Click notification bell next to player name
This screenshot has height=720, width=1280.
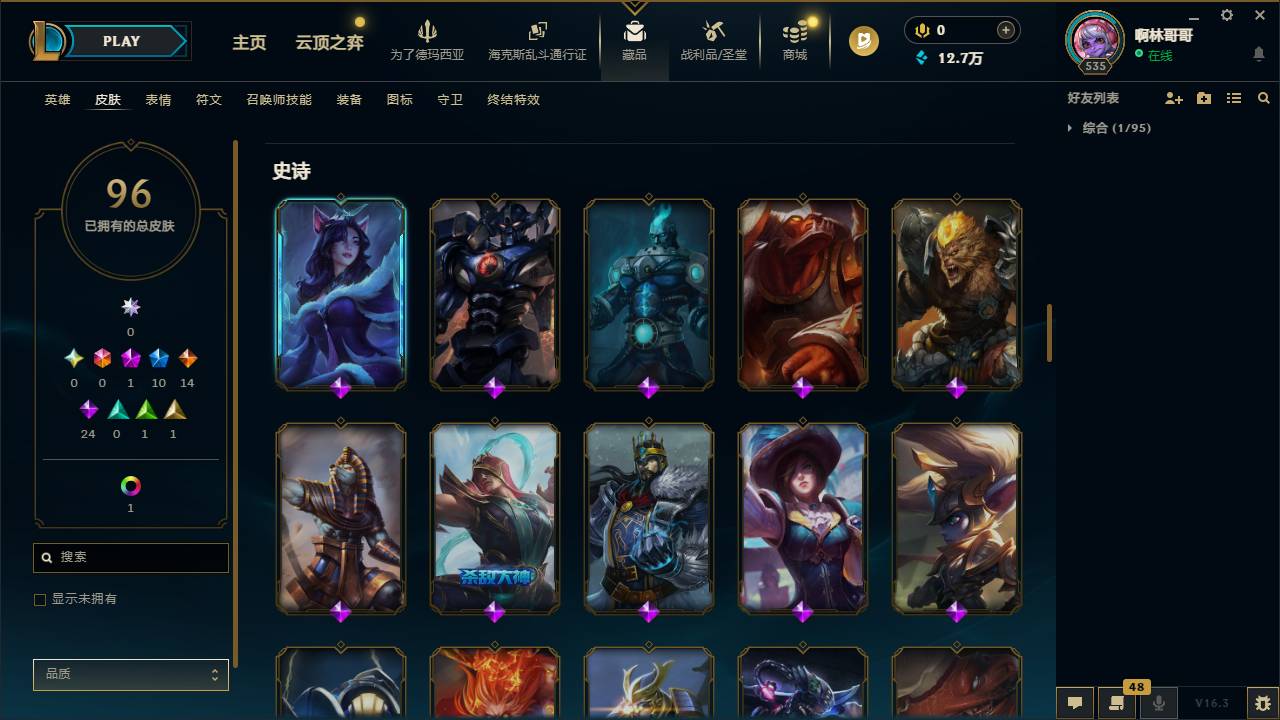point(1257,53)
